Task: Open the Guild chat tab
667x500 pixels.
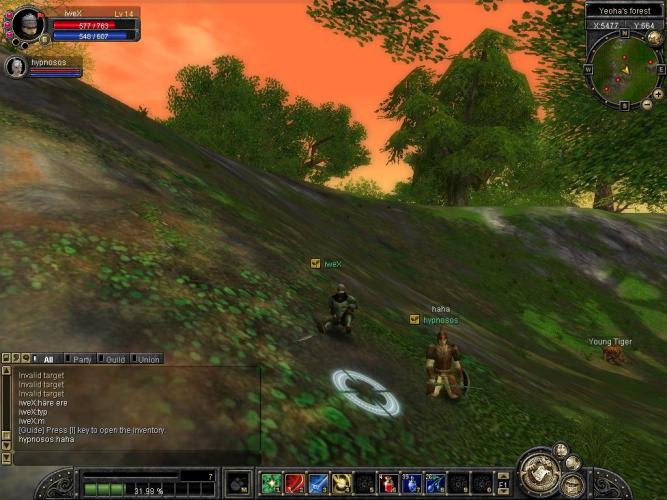Action: 115,359
